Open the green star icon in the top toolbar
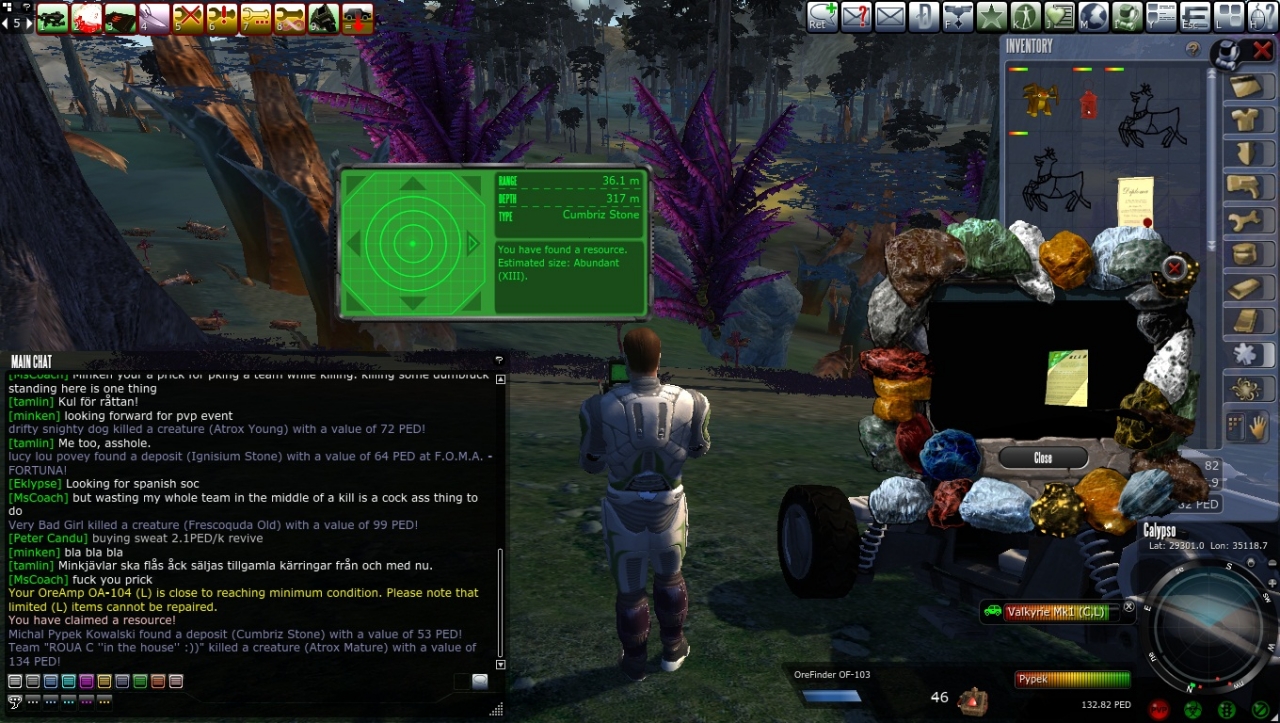Viewport: 1280px width, 723px height. pos(991,17)
